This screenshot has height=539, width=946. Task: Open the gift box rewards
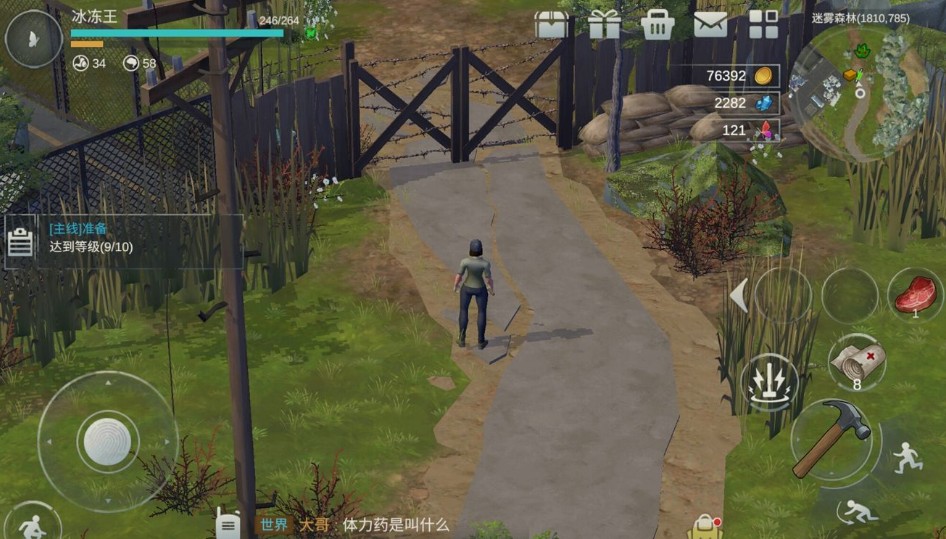point(604,24)
